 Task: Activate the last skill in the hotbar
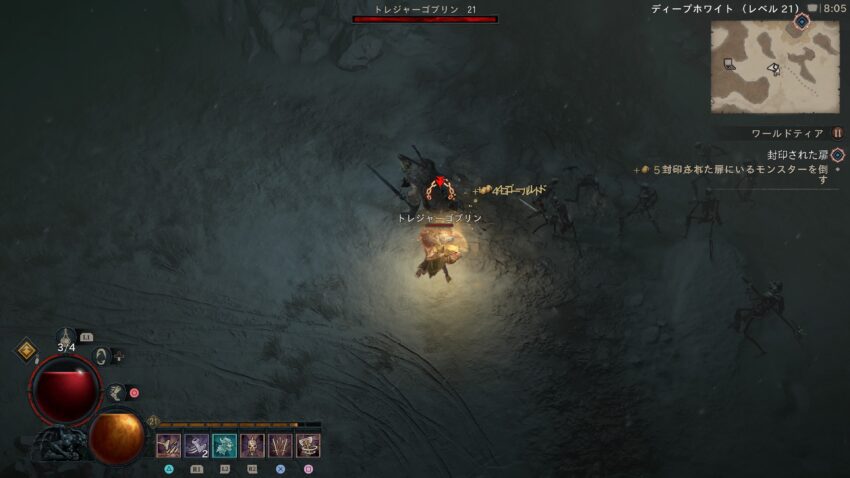click(308, 446)
